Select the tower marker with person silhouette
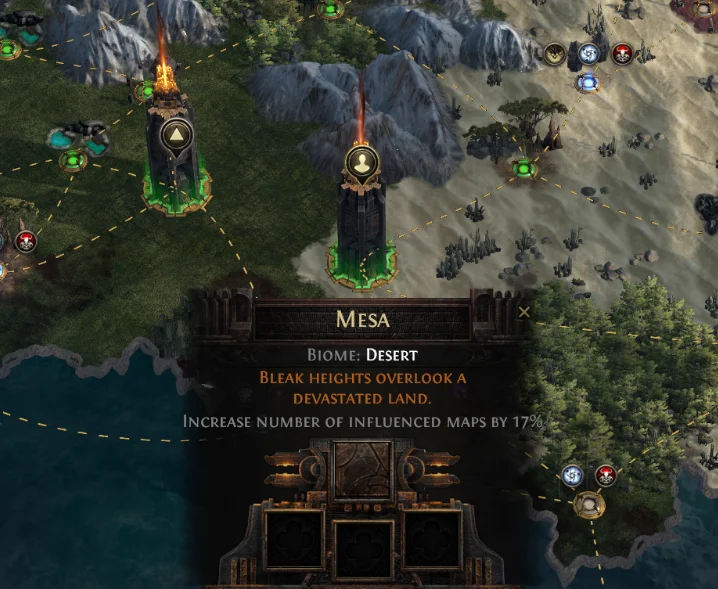The image size is (718, 589). point(361,160)
